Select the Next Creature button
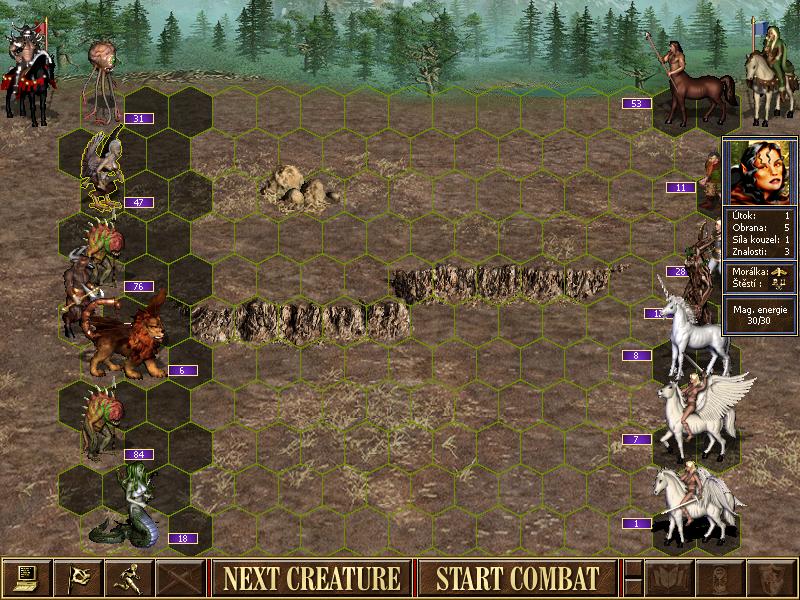 pyautogui.click(x=311, y=578)
